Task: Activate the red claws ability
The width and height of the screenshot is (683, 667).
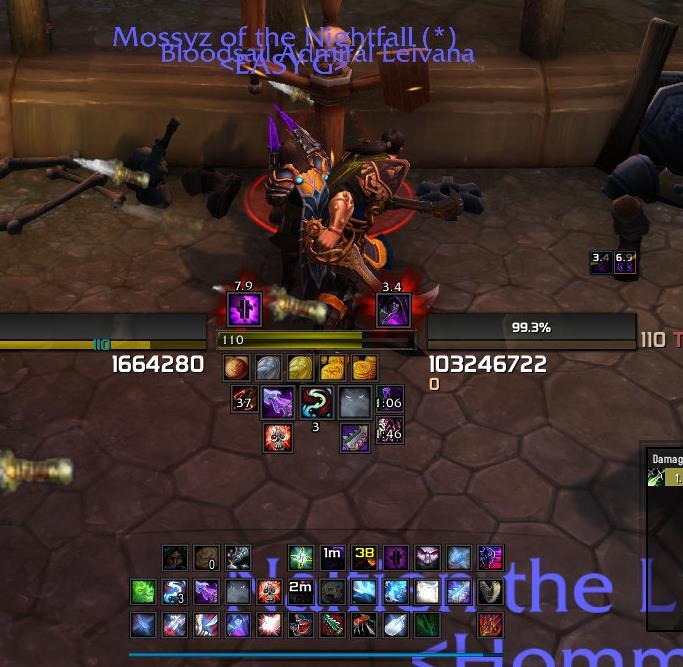Action: pyautogui.click(x=490, y=626)
